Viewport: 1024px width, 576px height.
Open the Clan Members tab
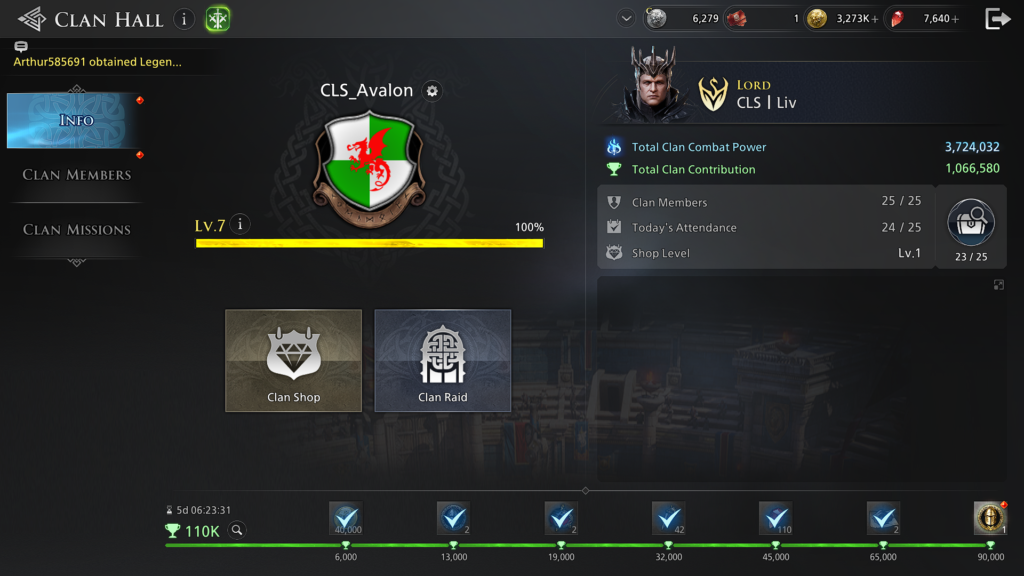click(x=77, y=175)
